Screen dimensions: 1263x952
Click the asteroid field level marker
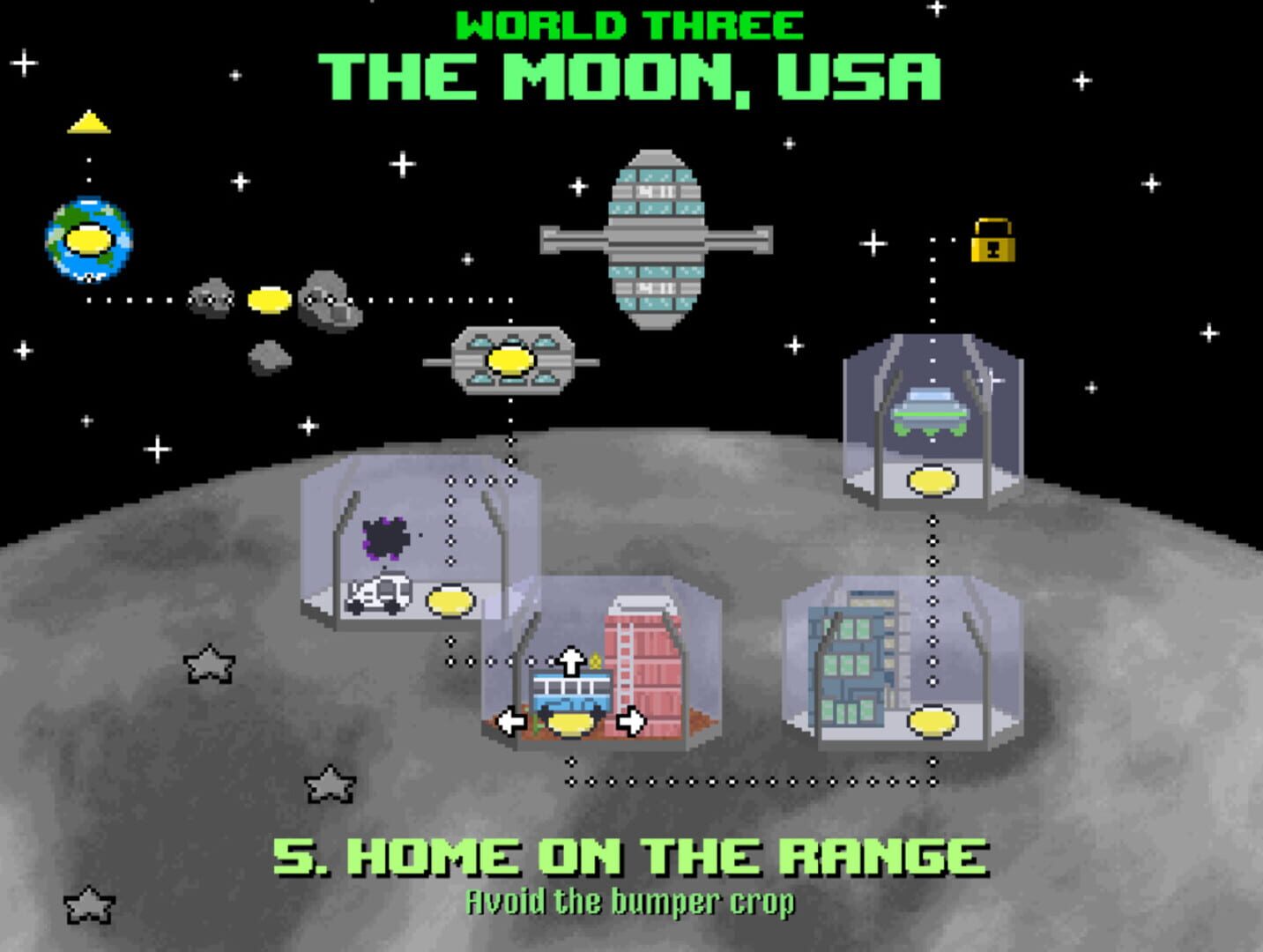point(270,301)
